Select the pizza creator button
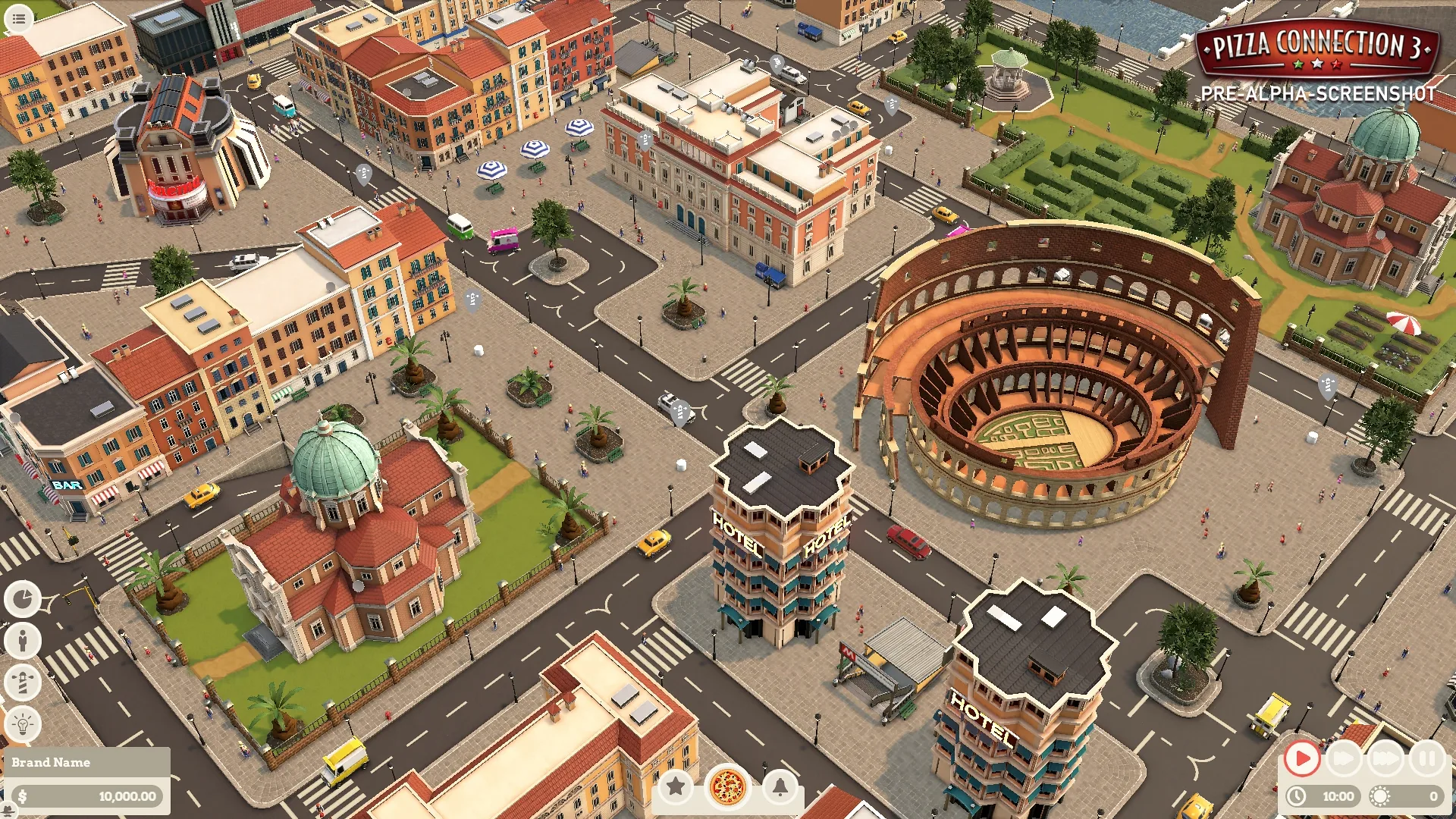The image size is (1456, 819). (x=727, y=786)
